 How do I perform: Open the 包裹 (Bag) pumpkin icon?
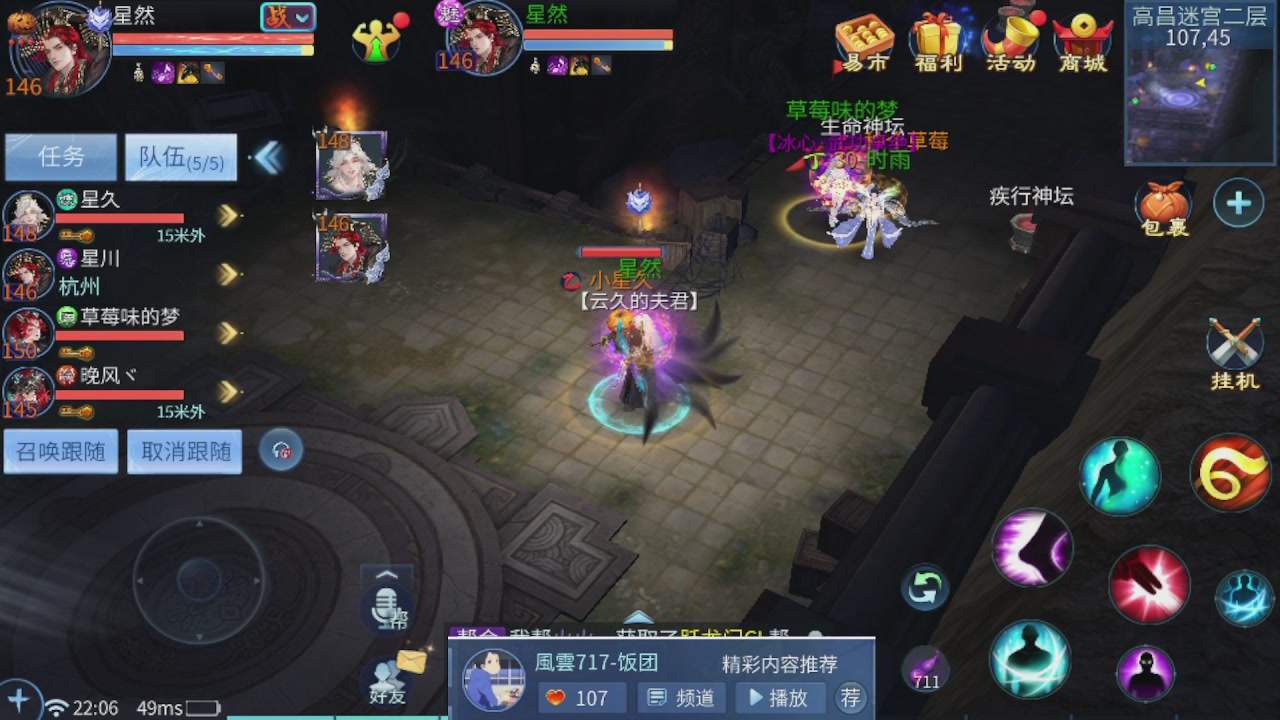[x=1163, y=205]
